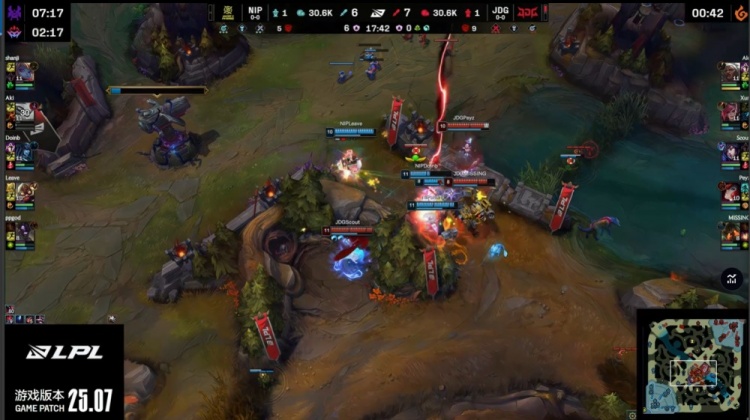Select MISSING's champion portrait
Viewport: 750px width, 420px height.
pos(728,231)
